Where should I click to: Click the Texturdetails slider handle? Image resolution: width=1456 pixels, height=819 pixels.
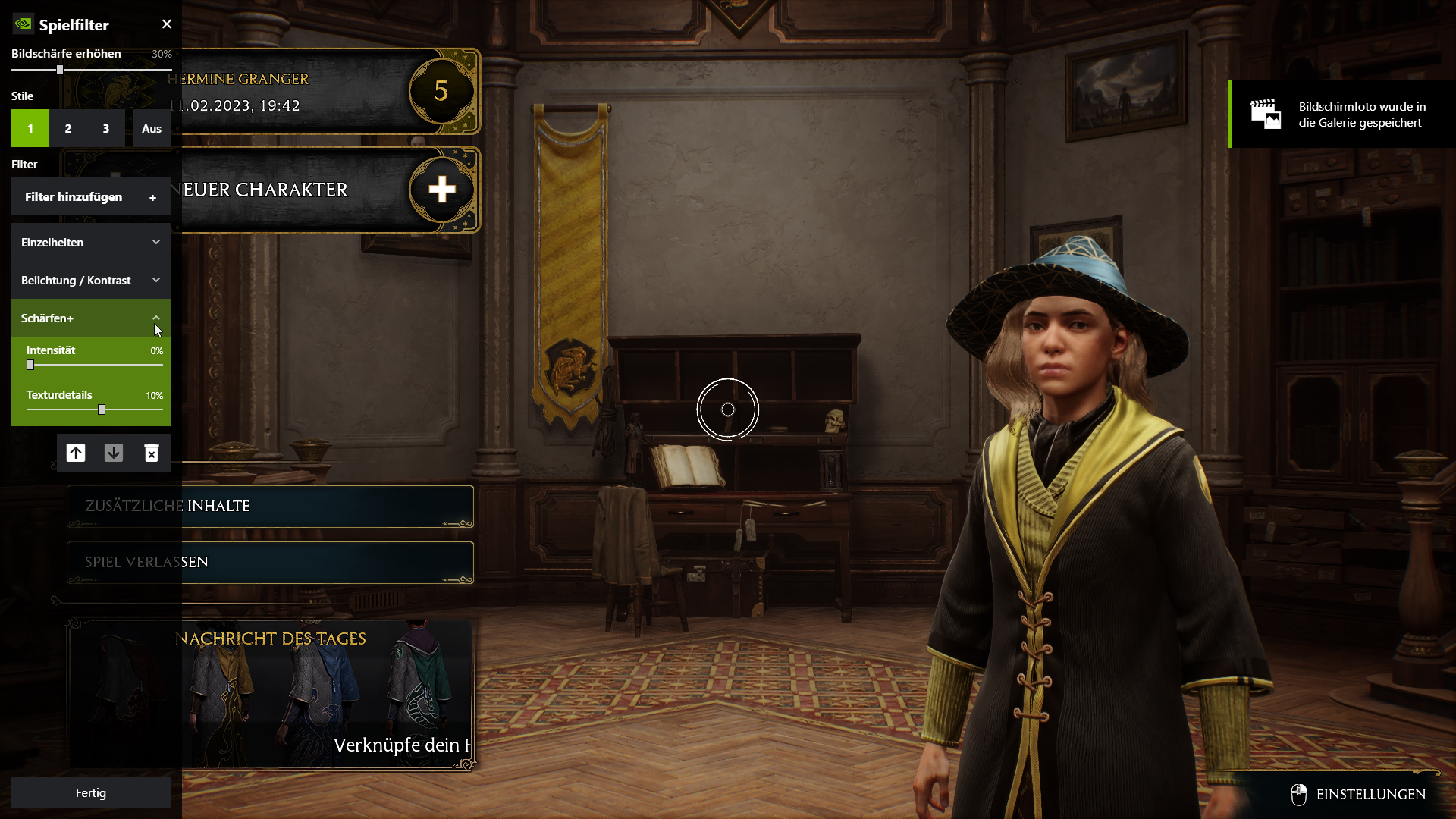[100, 409]
